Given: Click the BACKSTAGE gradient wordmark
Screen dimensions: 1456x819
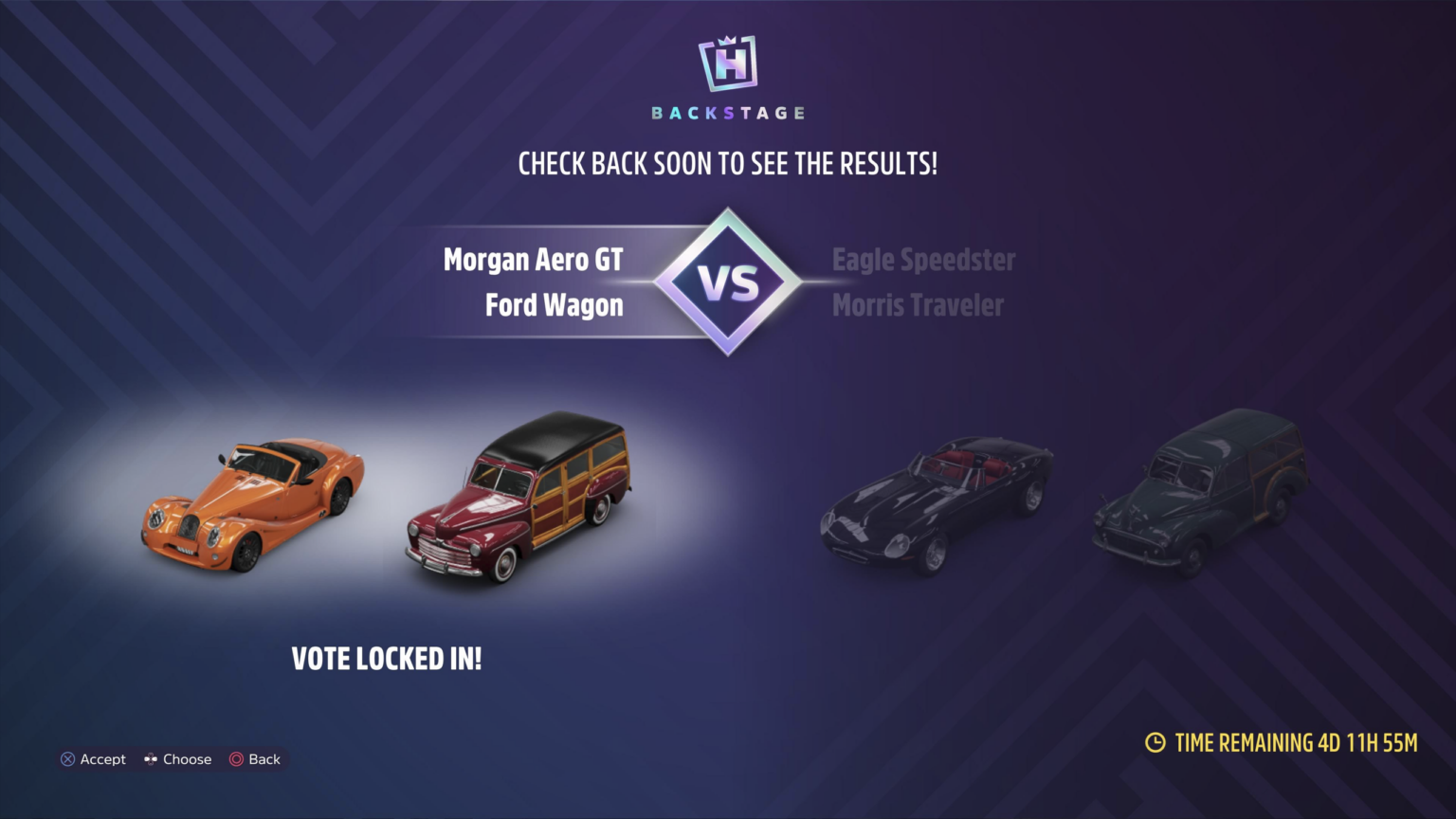Looking at the screenshot, I should (727, 111).
